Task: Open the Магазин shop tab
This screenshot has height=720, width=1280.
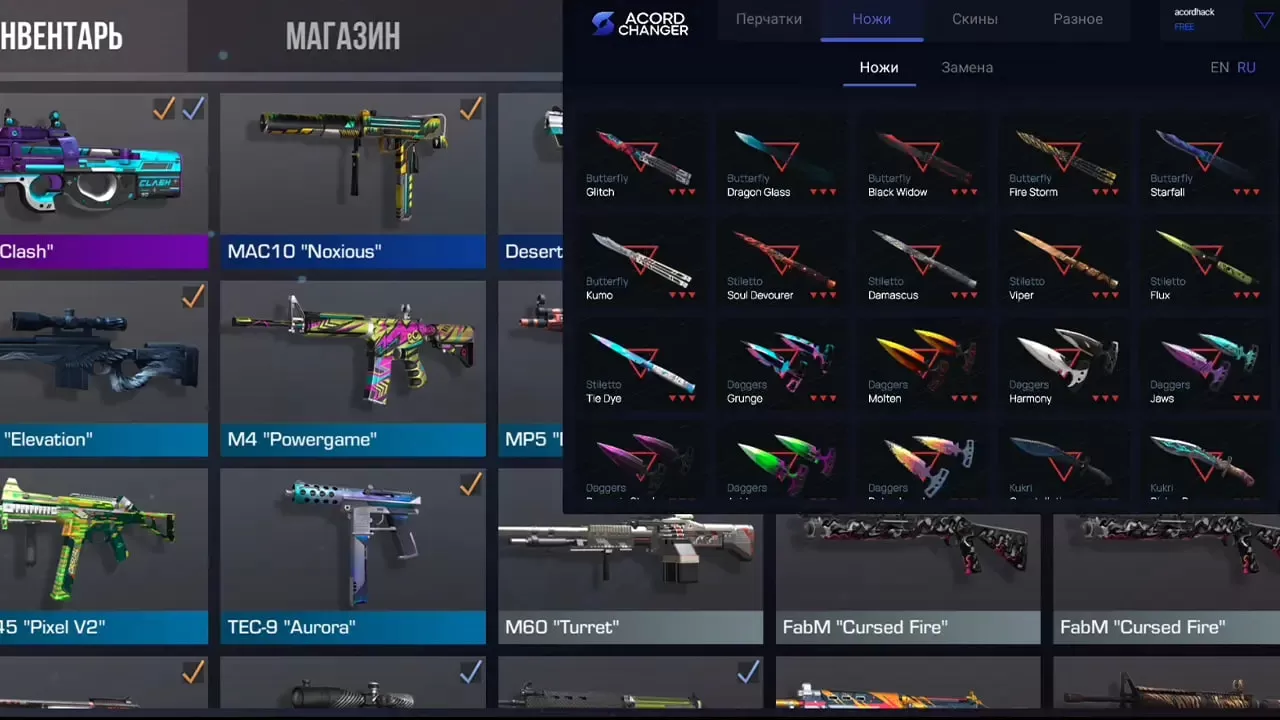Action: [342, 37]
